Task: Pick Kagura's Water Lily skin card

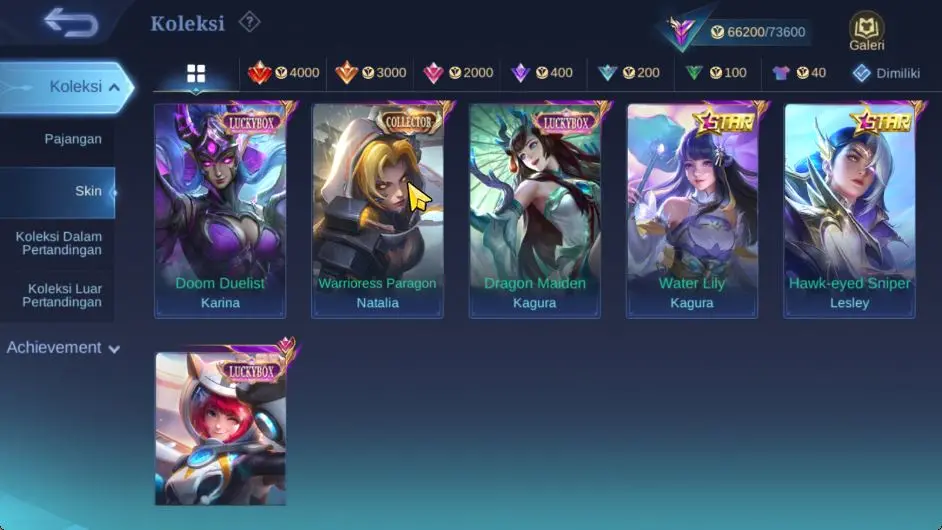Action: click(x=692, y=210)
